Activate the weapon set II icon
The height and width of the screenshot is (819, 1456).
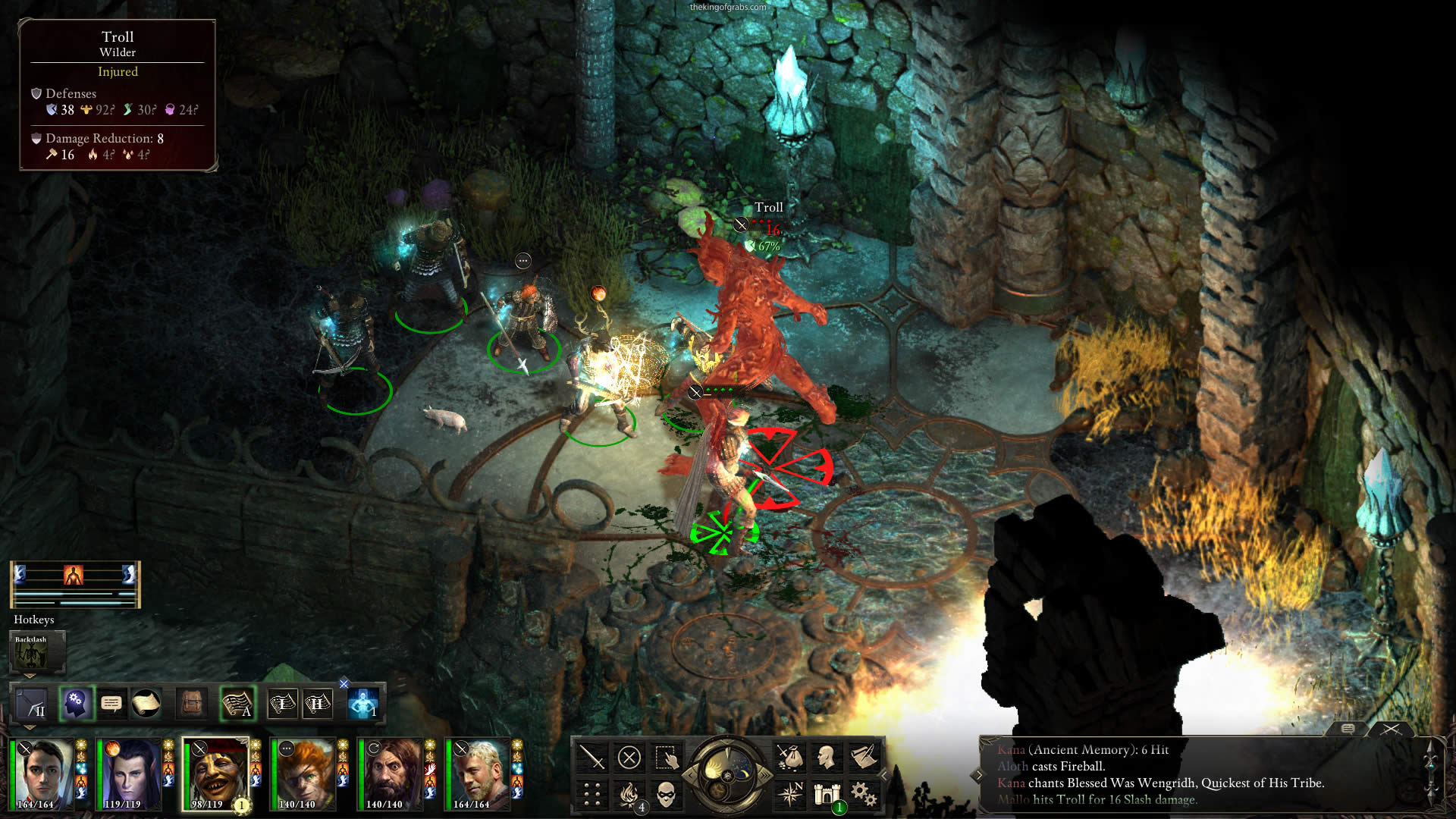tap(32, 704)
